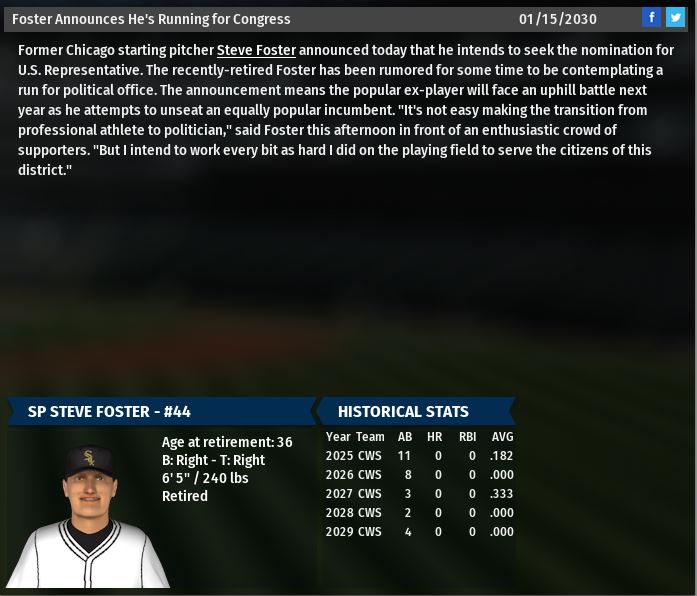Share the story on Facebook
Image resolution: width=697 pixels, height=596 pixels.
point(652,17)
